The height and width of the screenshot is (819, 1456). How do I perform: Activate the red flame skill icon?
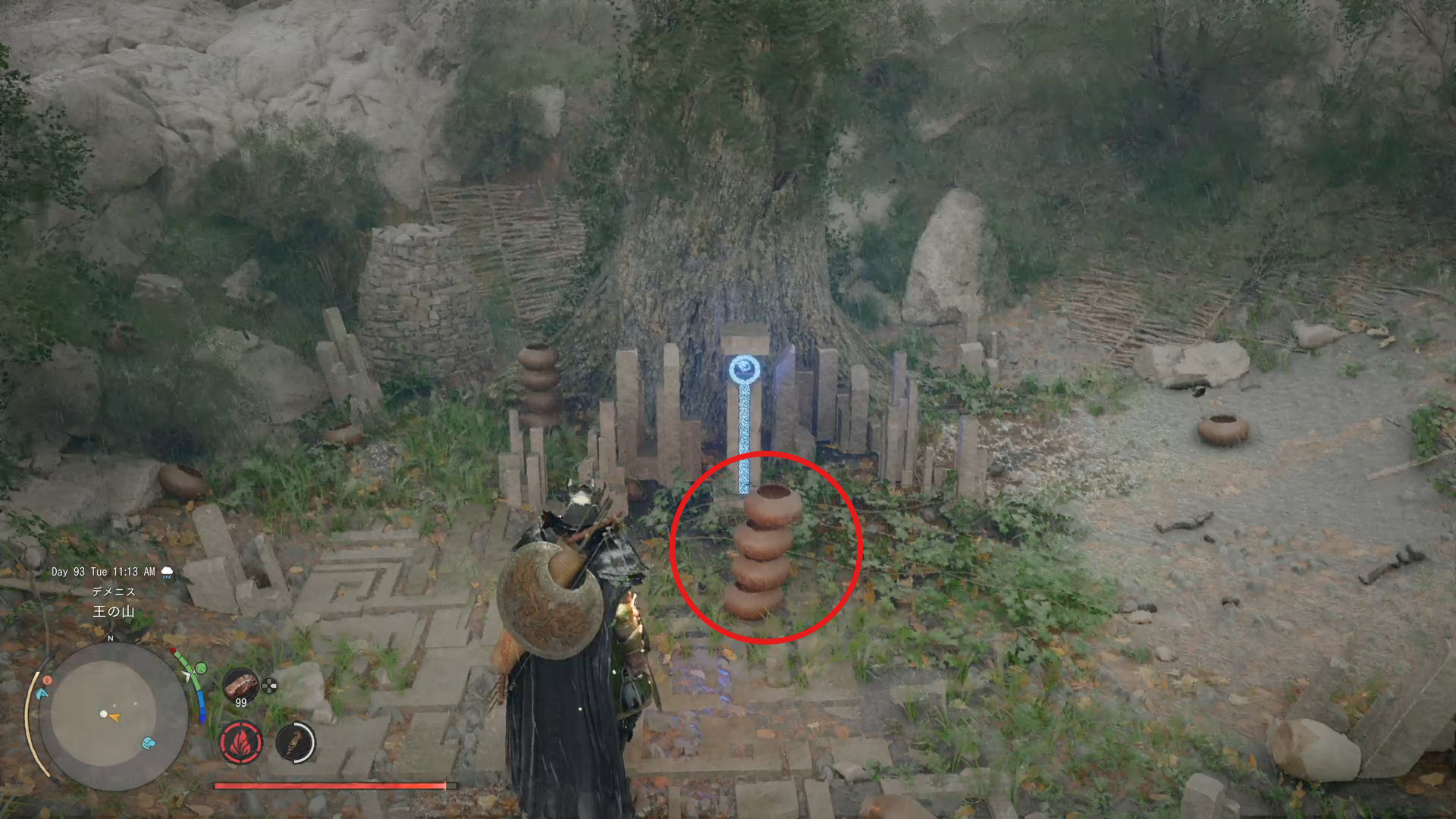click(241, 742)
